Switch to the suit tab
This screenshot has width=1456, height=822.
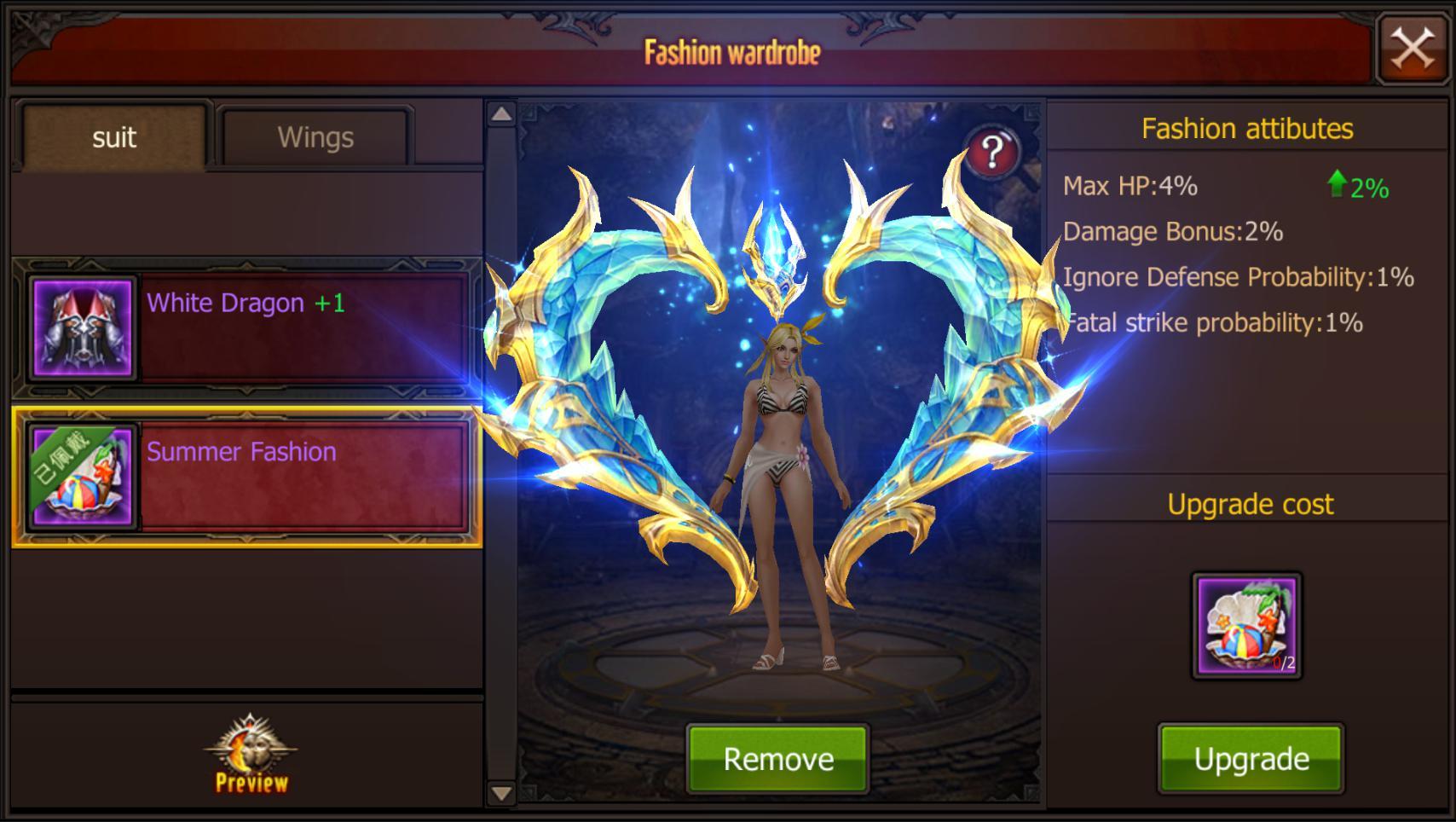[x=115, y=136]
